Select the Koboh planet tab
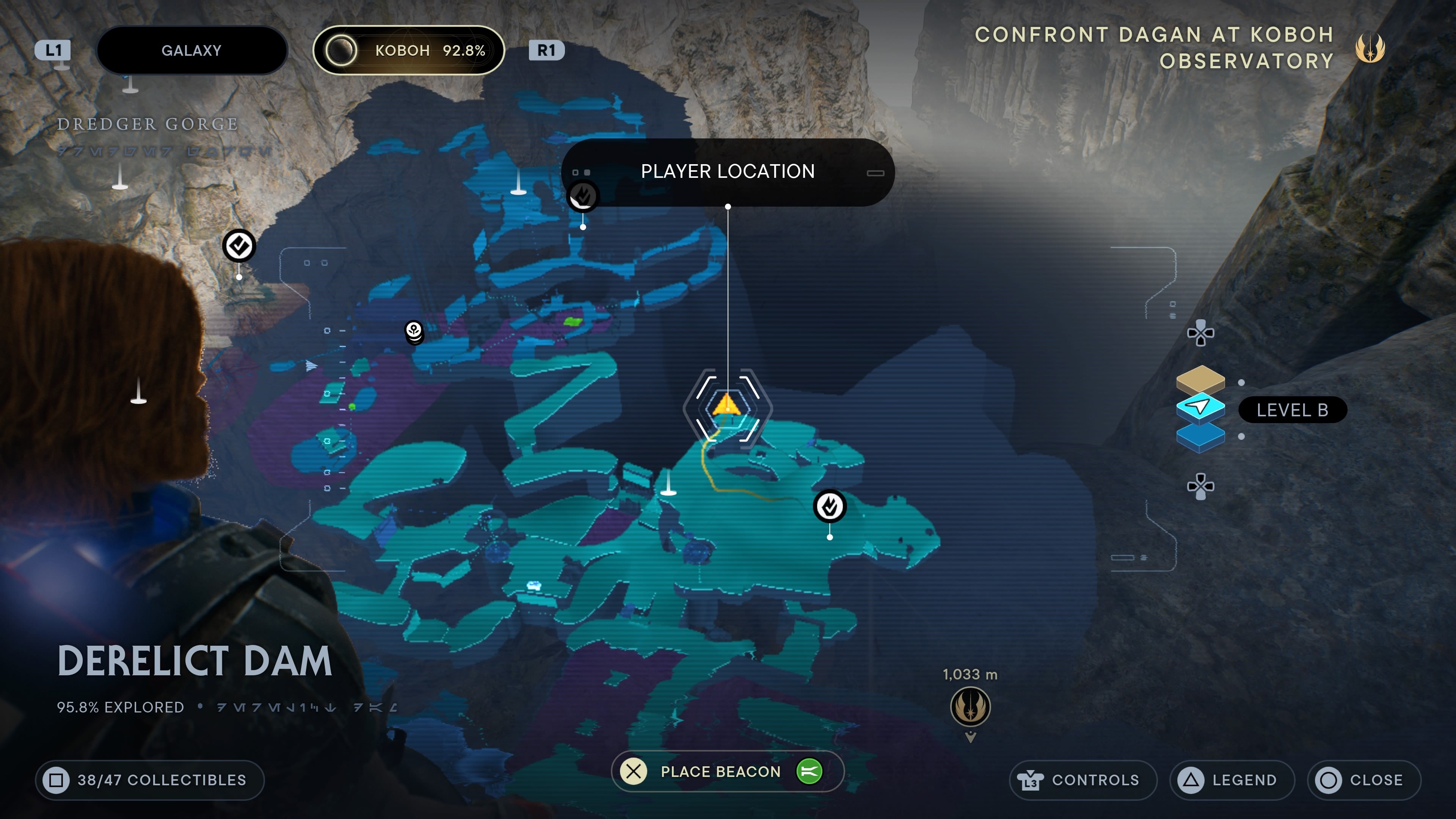The width and height of the screenshot is (1456, 819). [x=408, y=50]
